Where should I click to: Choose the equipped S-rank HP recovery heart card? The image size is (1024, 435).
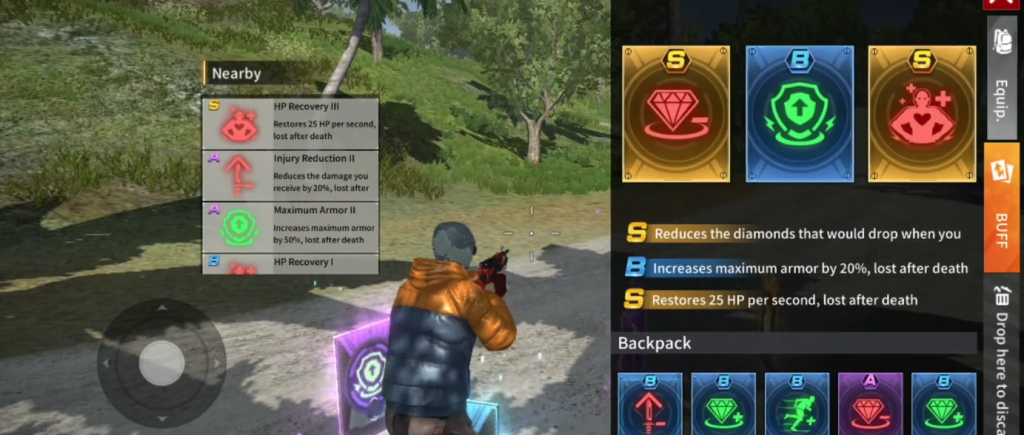[920, 113]
